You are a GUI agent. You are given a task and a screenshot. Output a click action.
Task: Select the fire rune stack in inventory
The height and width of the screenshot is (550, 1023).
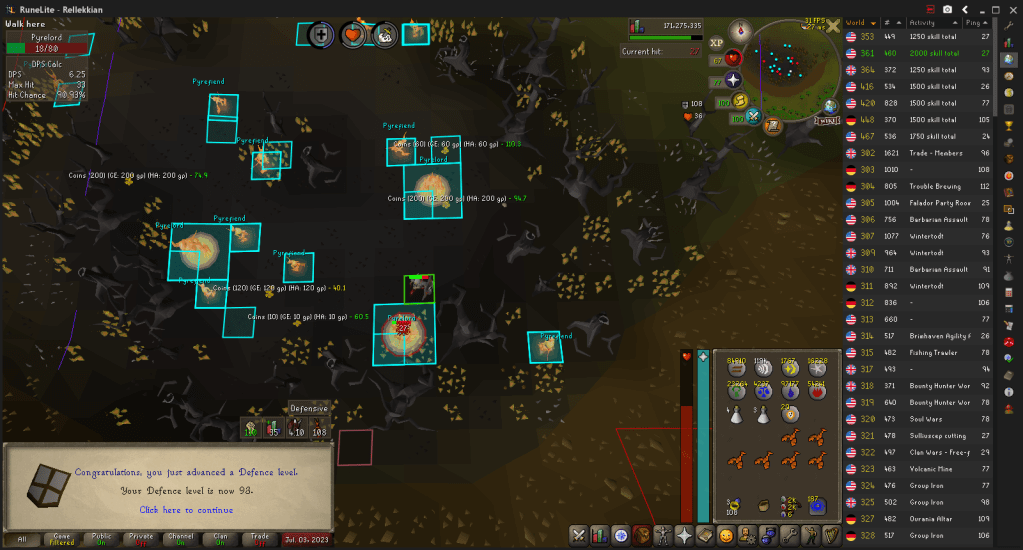click(x=816, y=391)
